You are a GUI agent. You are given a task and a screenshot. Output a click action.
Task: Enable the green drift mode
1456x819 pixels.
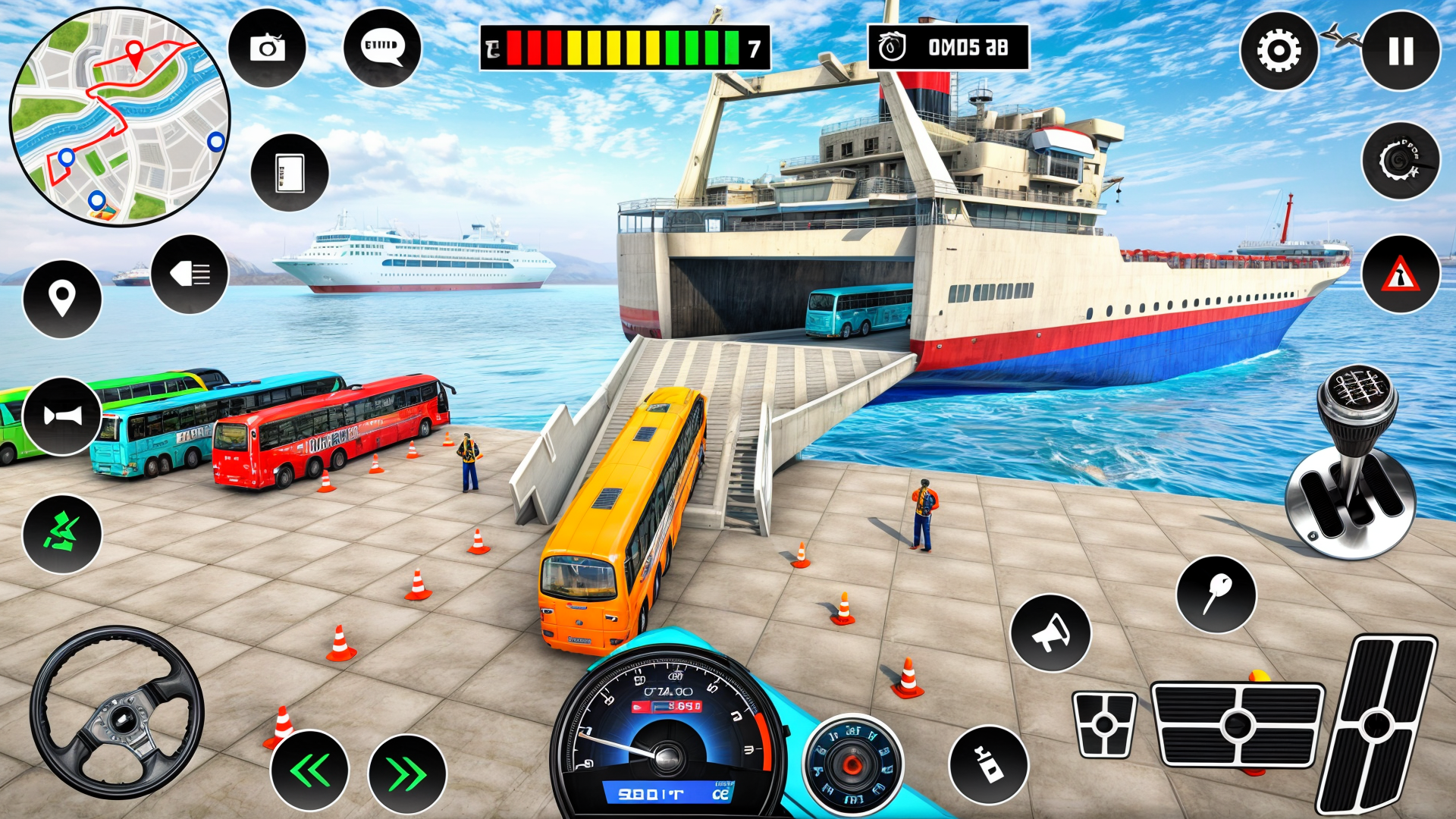click(64, 529)
